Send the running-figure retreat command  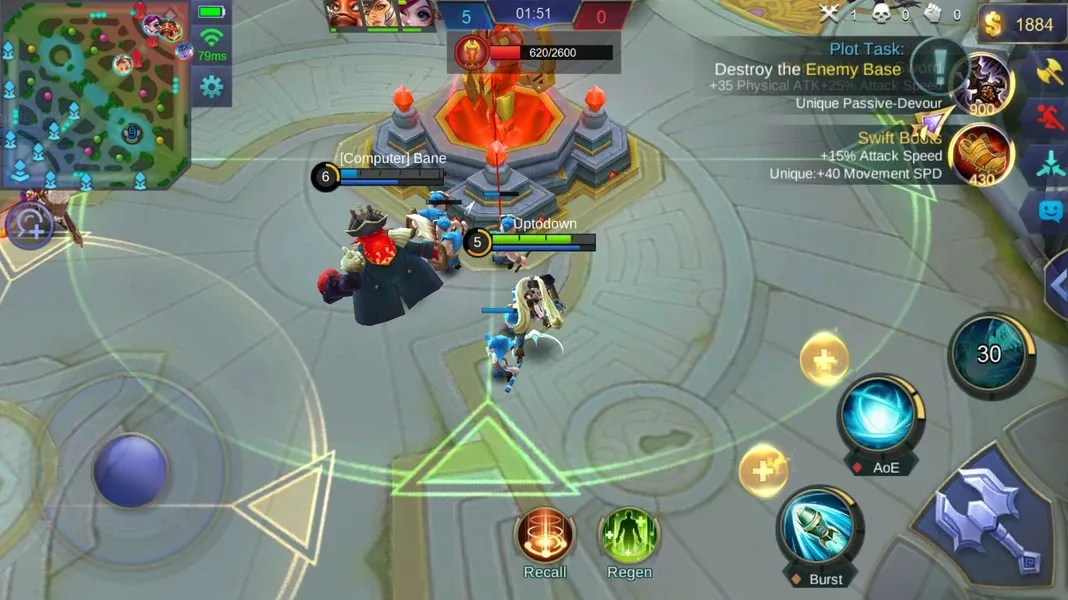click(x=1050, y=118)
